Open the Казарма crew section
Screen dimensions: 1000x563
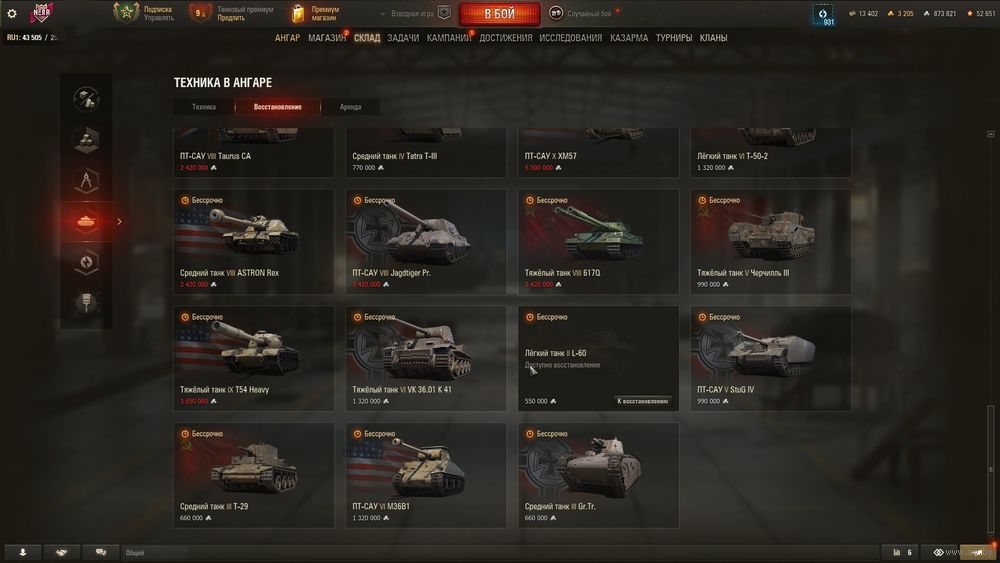click(629, 38)
